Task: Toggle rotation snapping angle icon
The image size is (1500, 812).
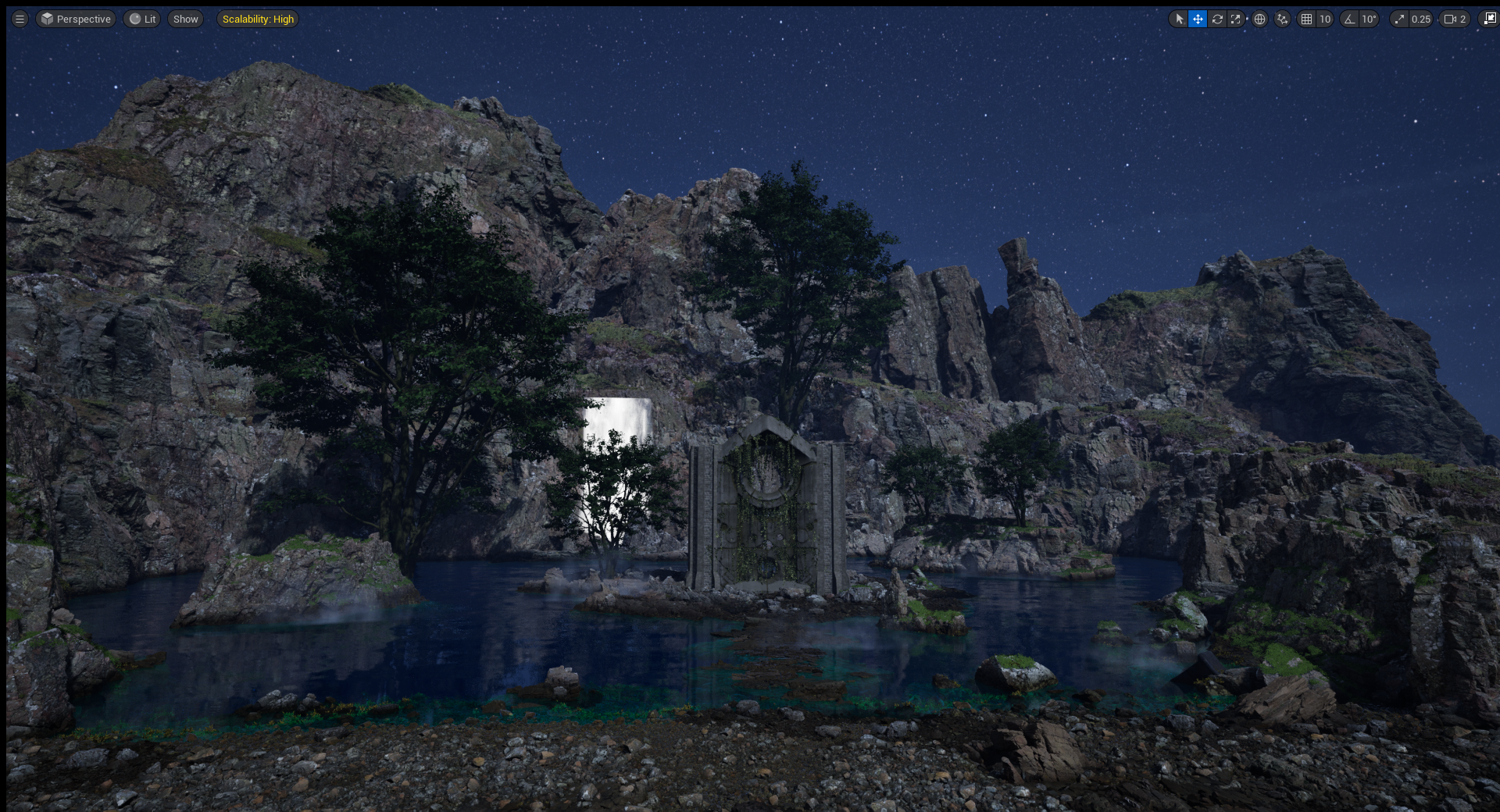Action: pos(1349,19)
